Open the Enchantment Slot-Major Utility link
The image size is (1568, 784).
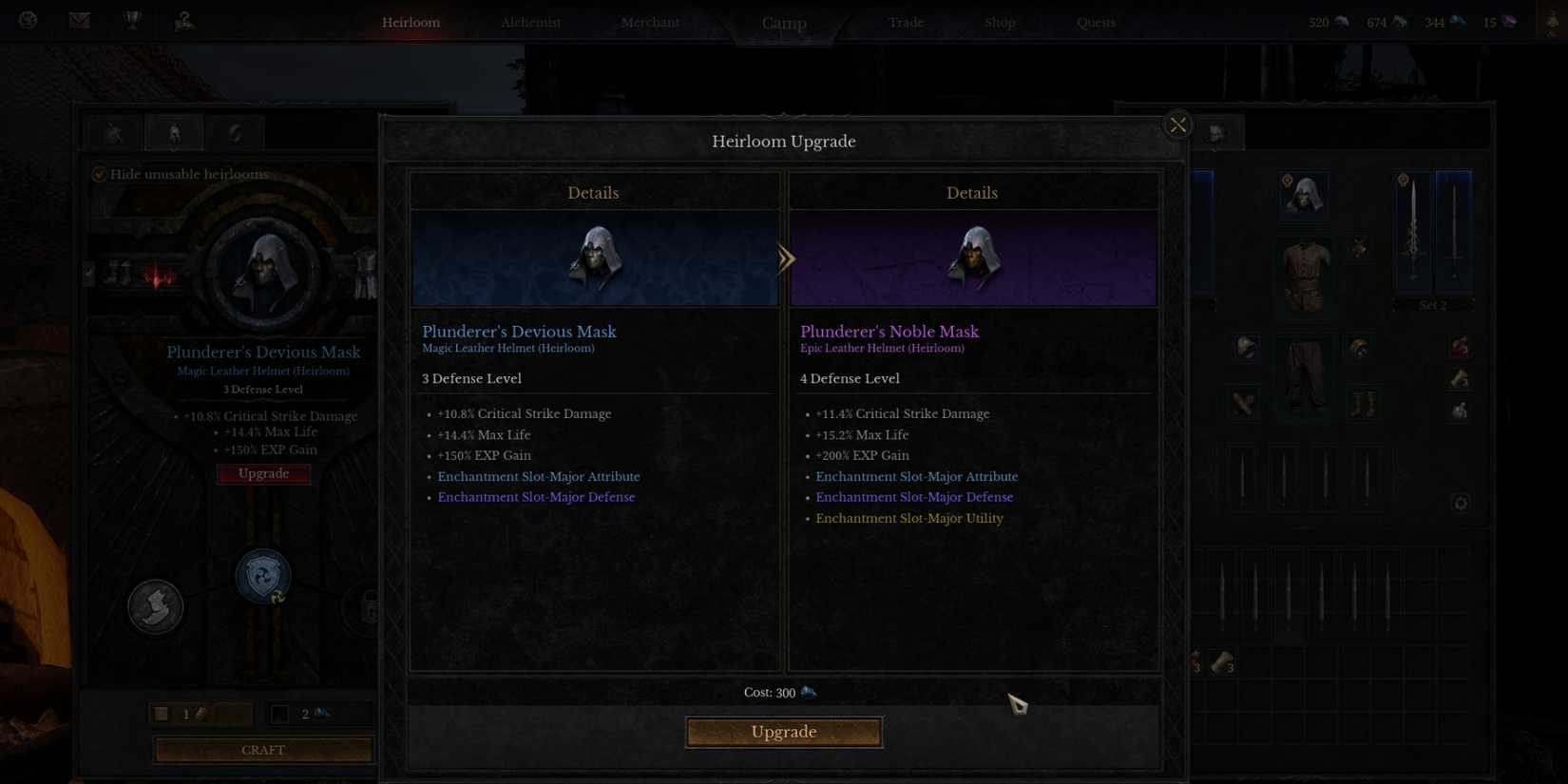908,518
